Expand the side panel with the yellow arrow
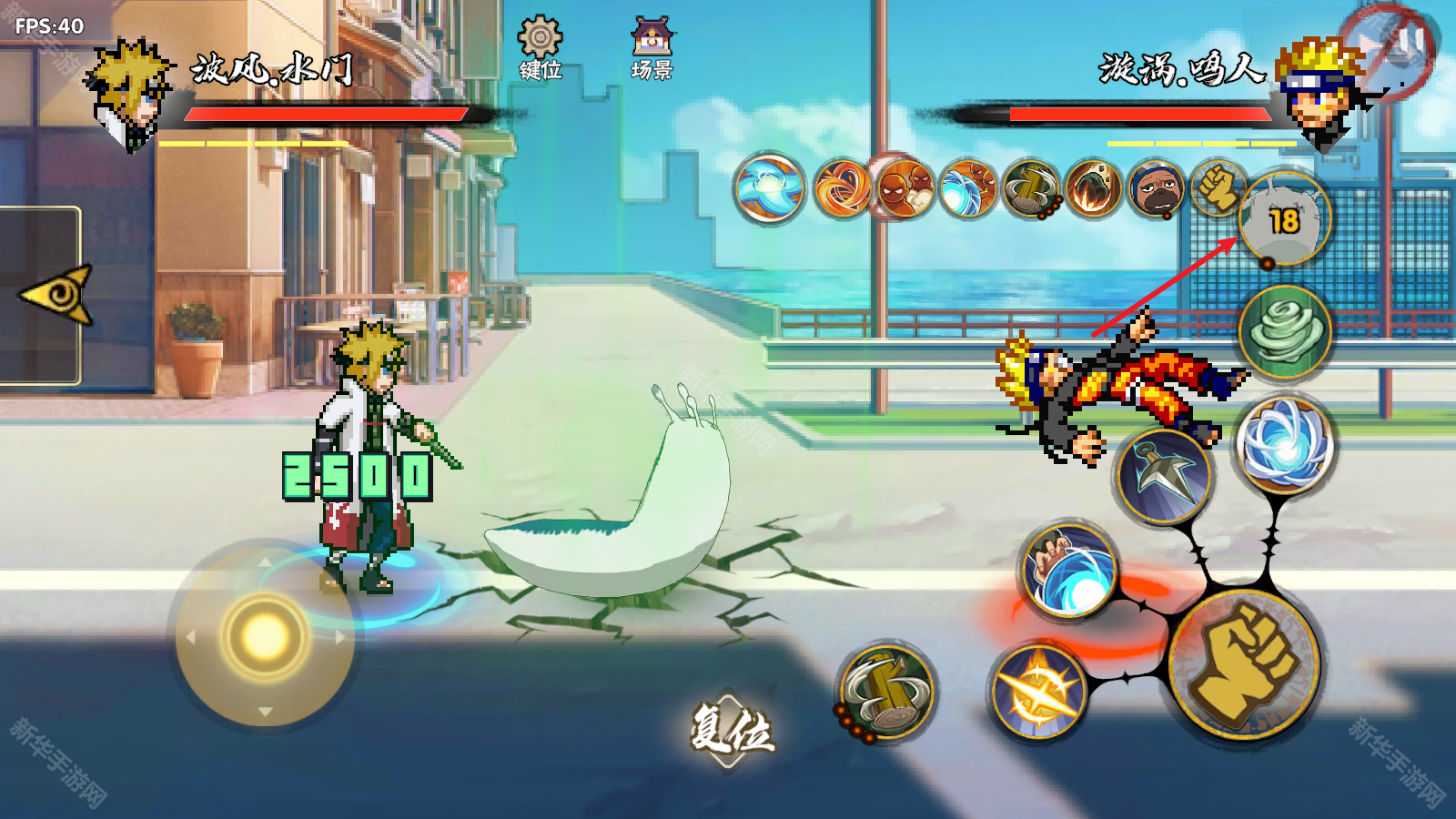The width and height of the screenshot is (1456, 819). point(56,294)
